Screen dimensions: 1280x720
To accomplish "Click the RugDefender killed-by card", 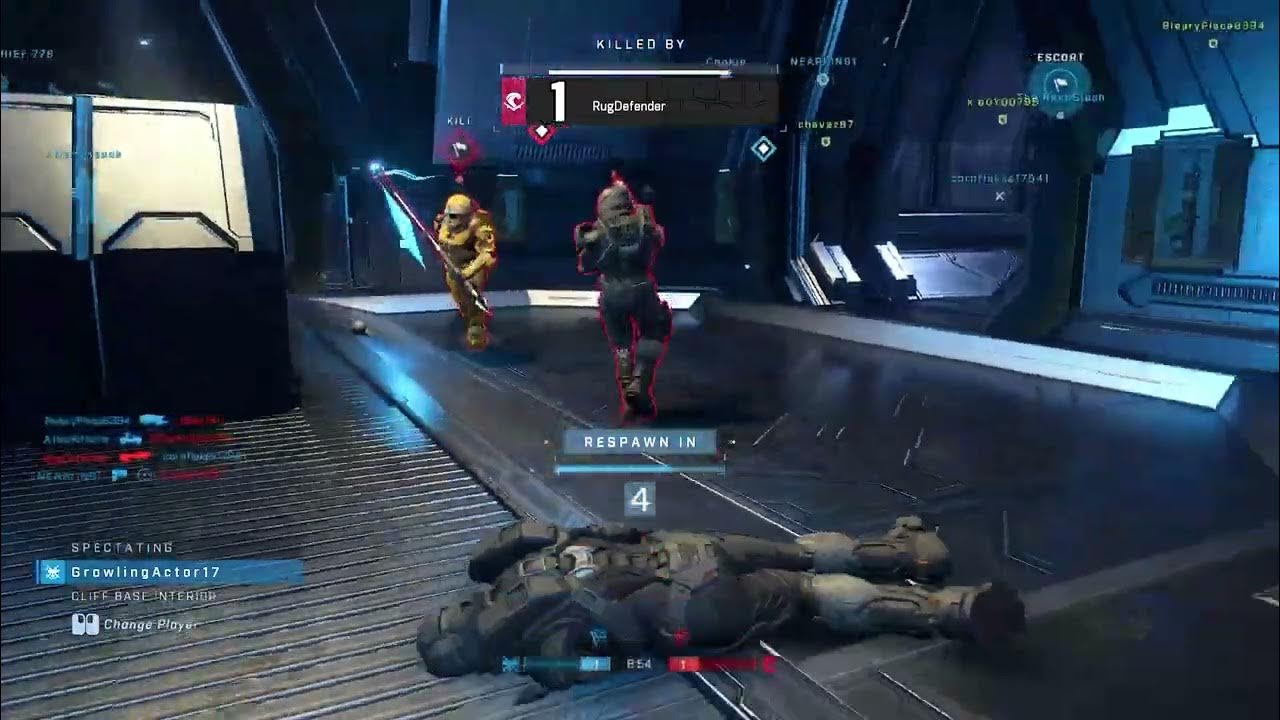I will 640,102.
